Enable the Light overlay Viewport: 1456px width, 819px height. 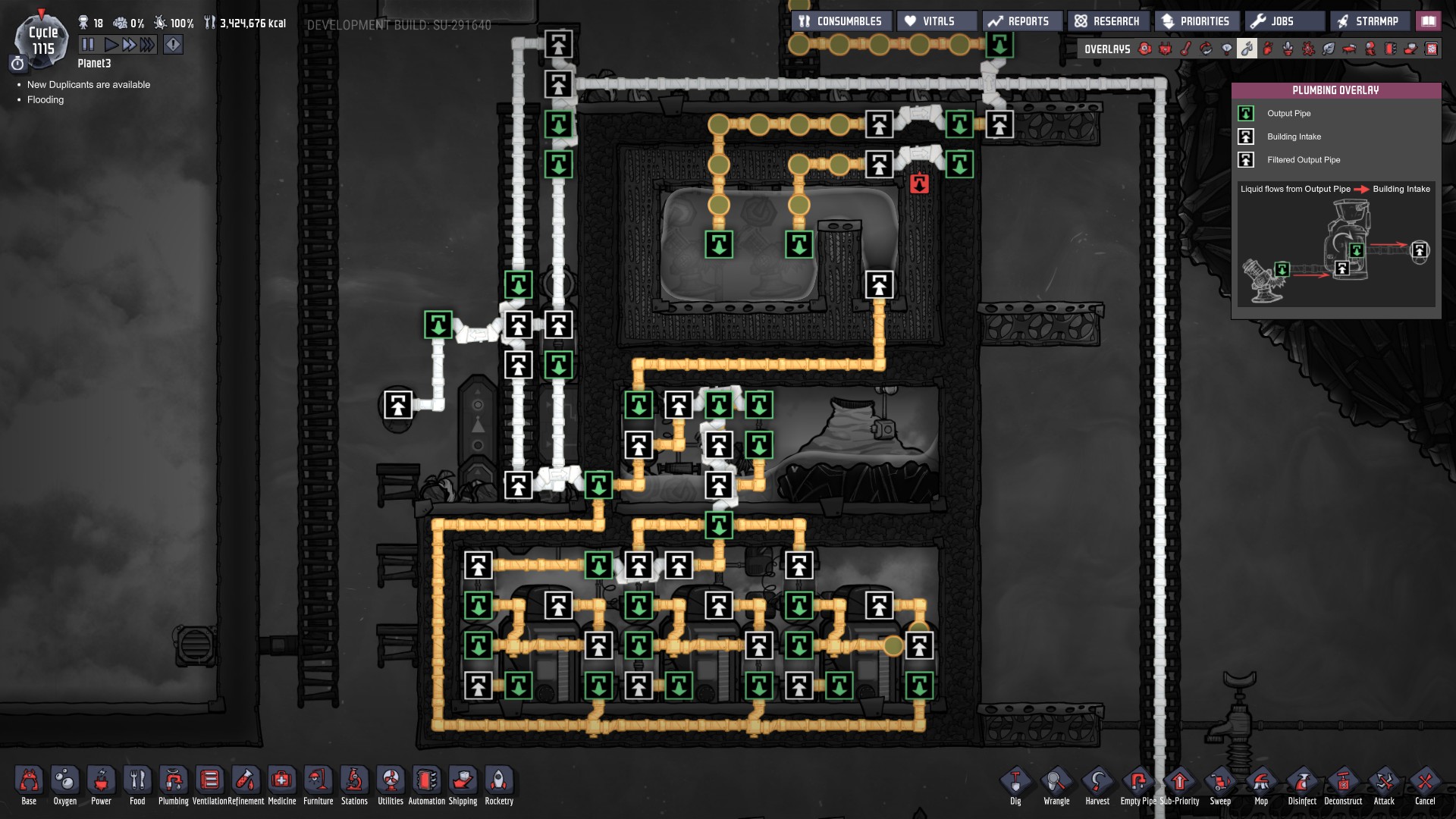(x=1227, y=49)
